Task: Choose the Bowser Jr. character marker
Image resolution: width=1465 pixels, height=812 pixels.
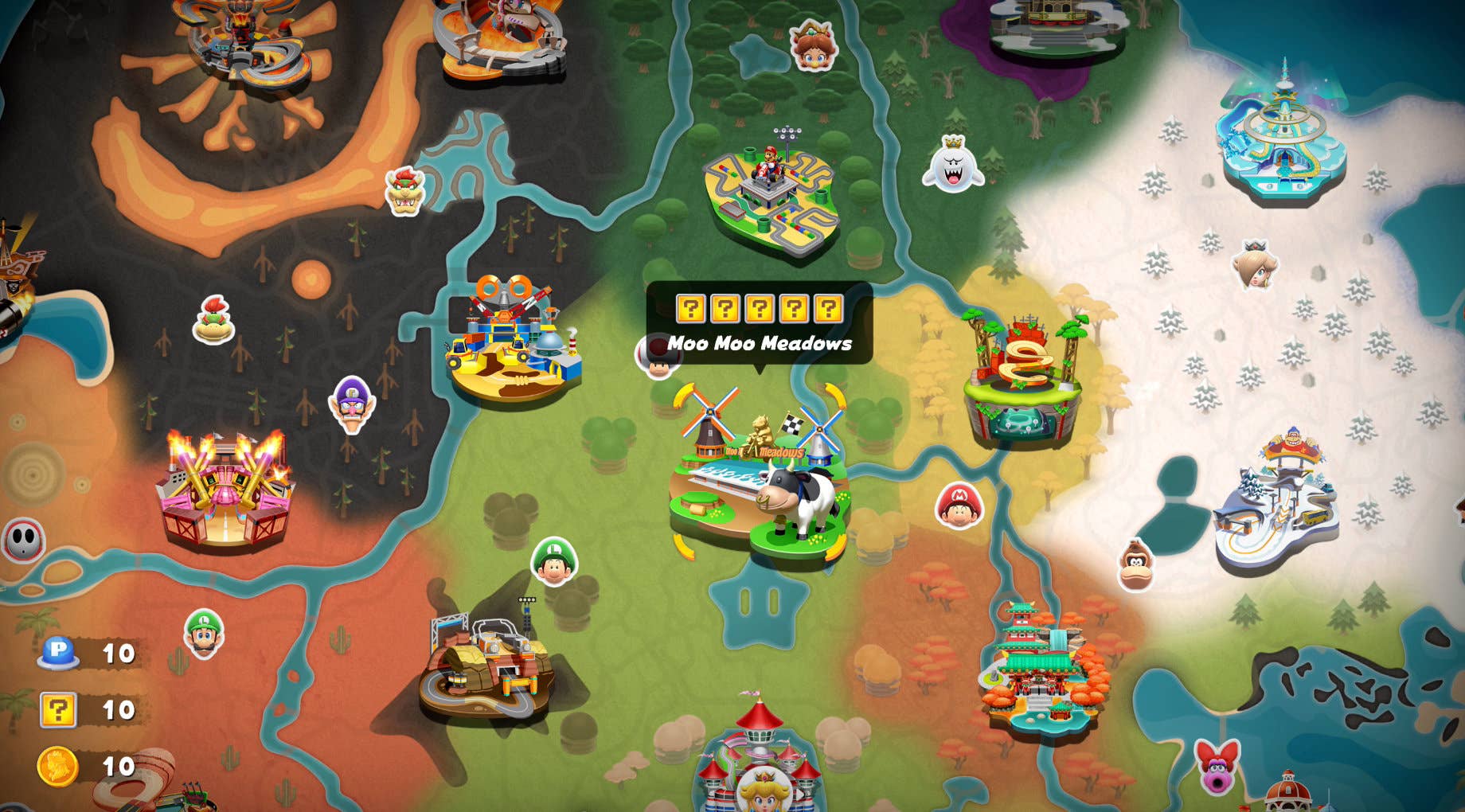Action: click(213, 320)
